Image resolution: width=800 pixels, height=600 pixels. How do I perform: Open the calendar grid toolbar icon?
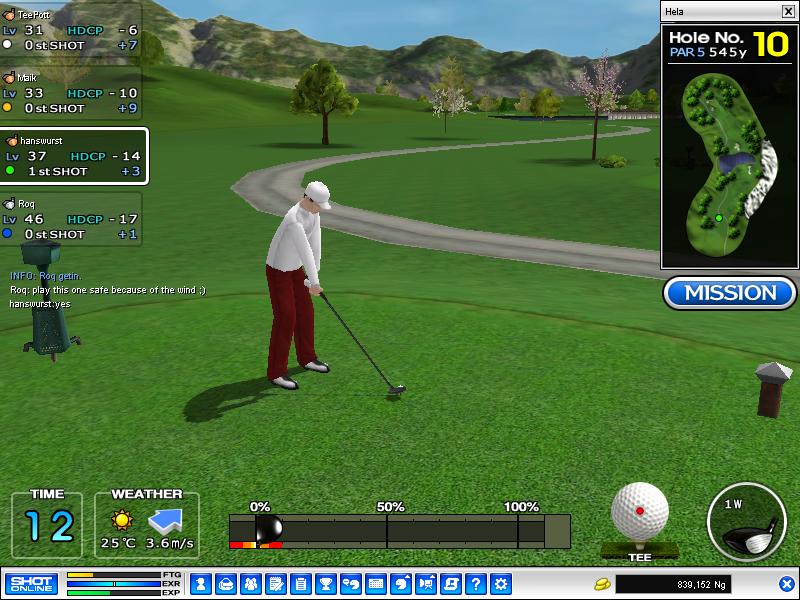[376, 583]
